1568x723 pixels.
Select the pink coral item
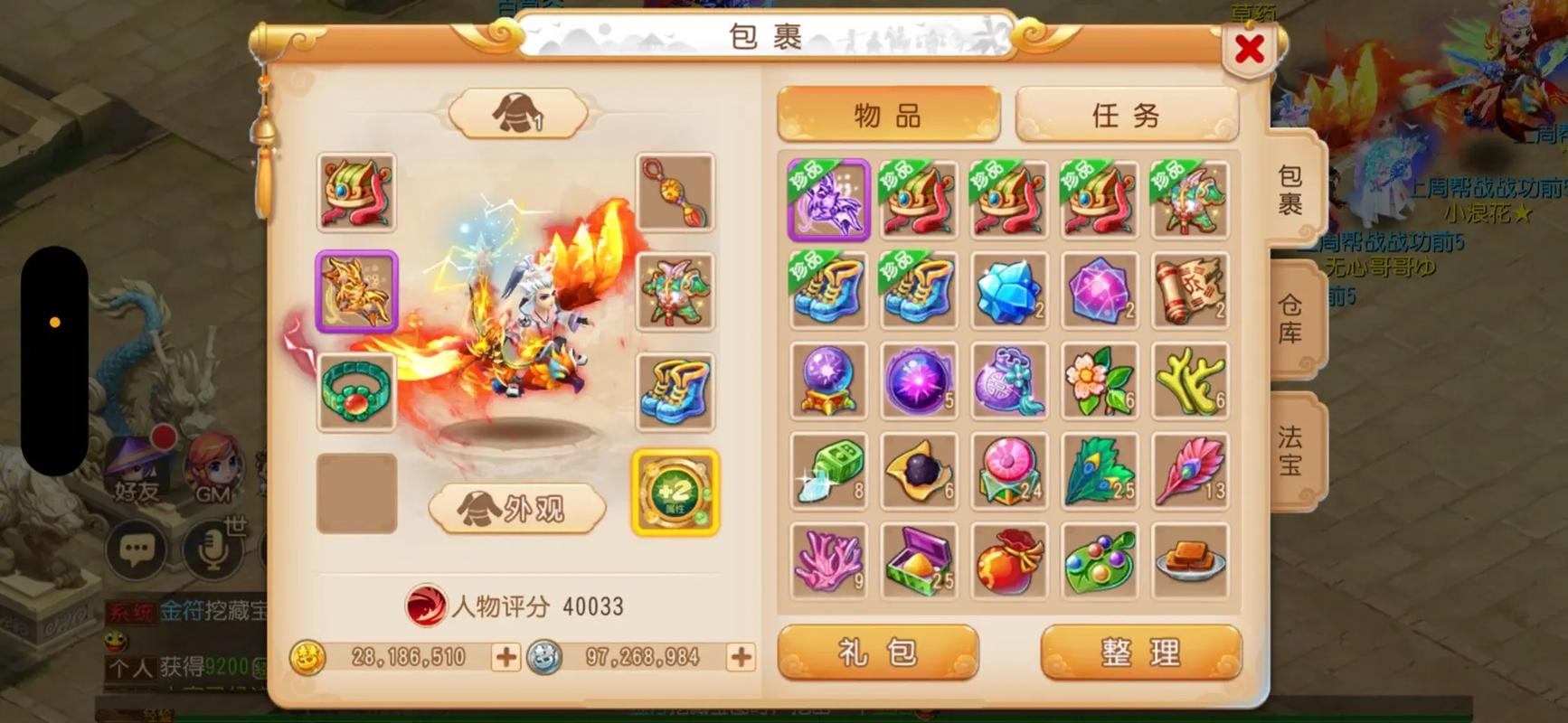pyautogui.click(x=827, y=561)
